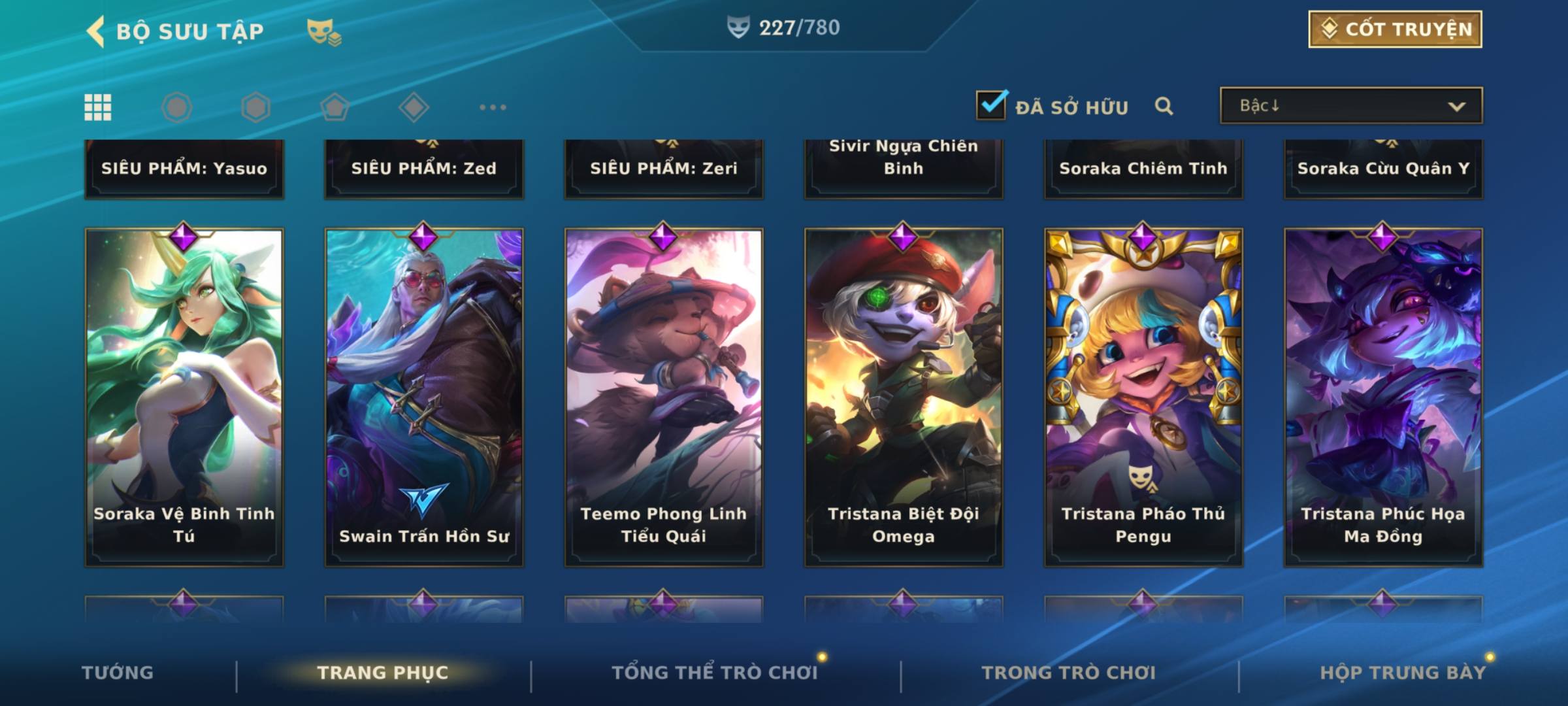Choose the pentagon rarity filter icon
Image resolution: width=1568 pixels, height=706 pixels.
[x=335, y=107]
